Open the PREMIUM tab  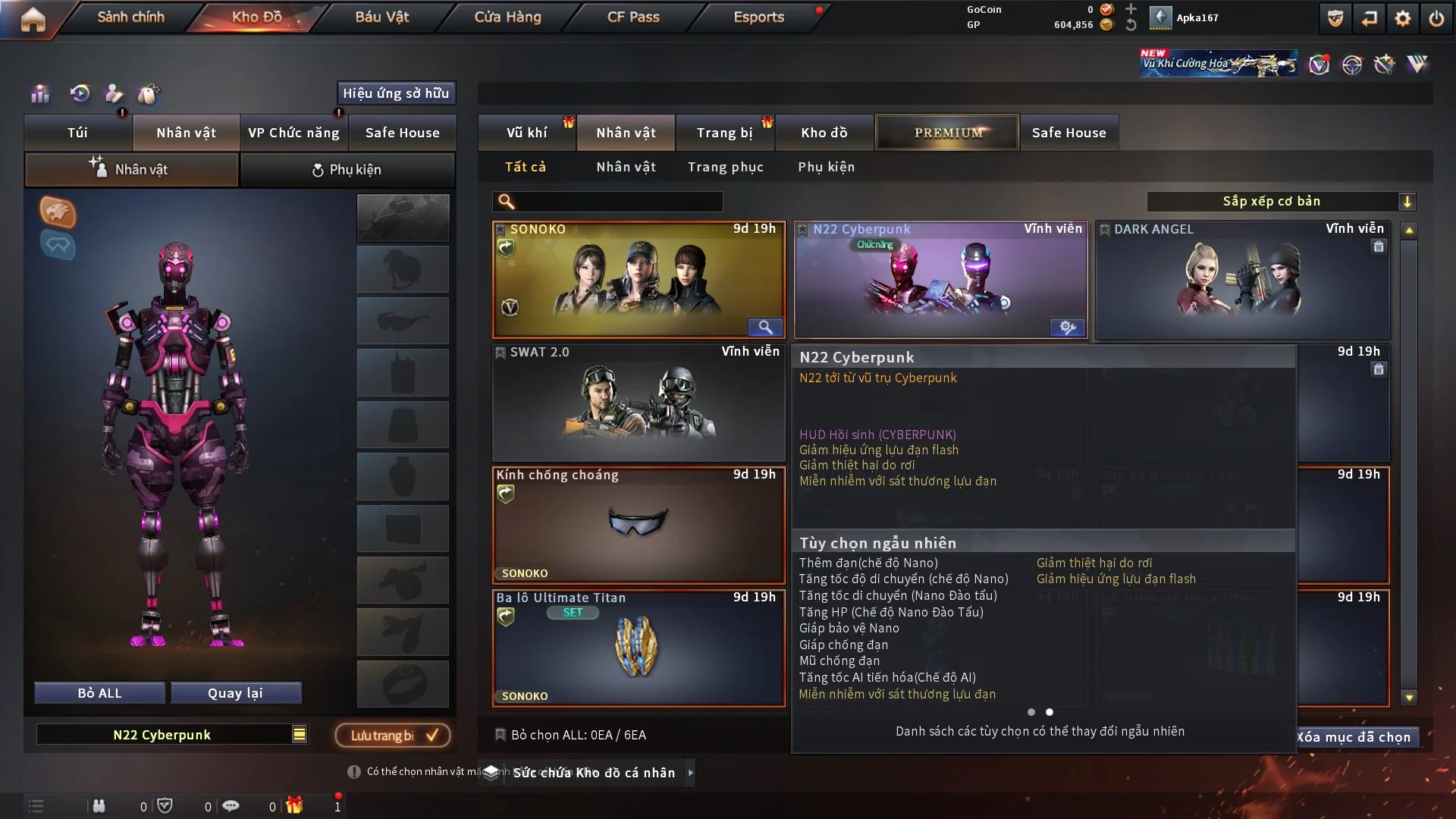coord(948,133)
